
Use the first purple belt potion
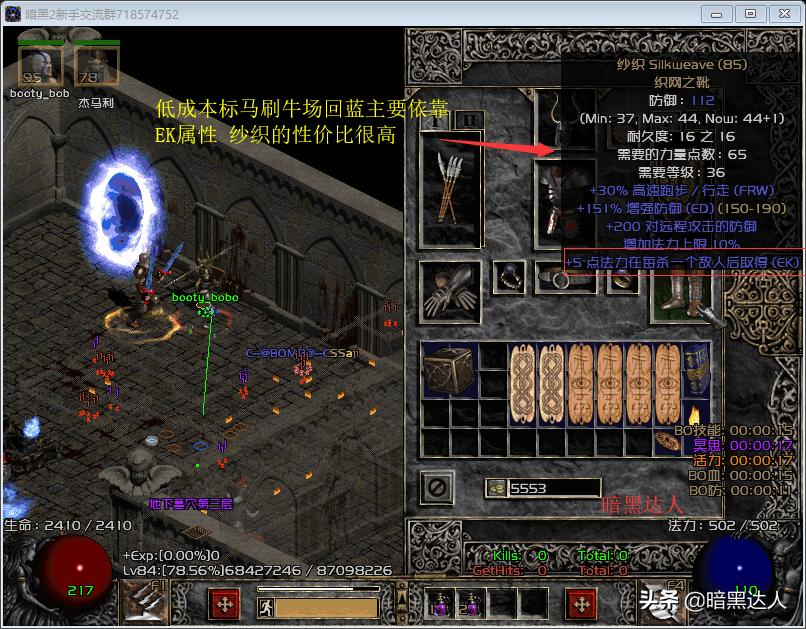438,603
